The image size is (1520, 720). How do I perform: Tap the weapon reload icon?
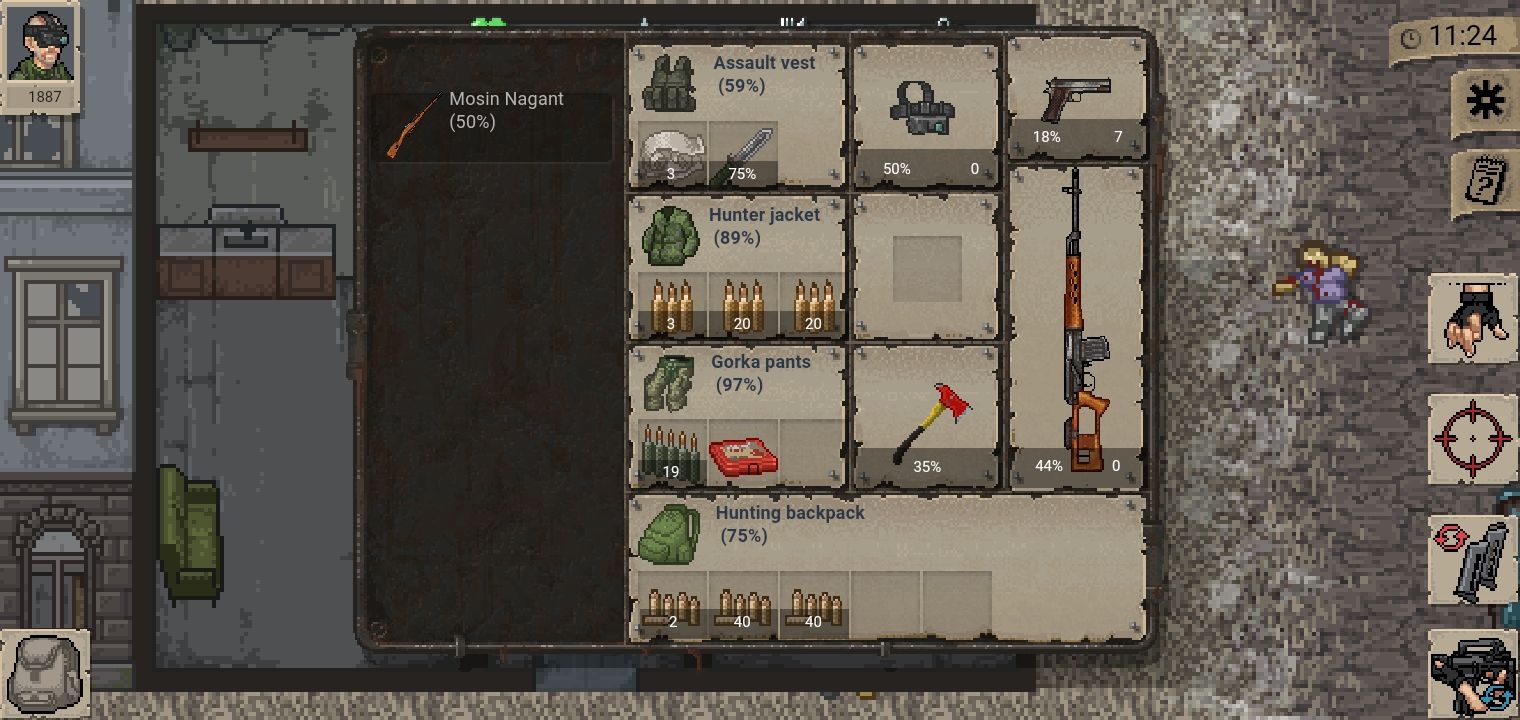(x=1472, y=557)
